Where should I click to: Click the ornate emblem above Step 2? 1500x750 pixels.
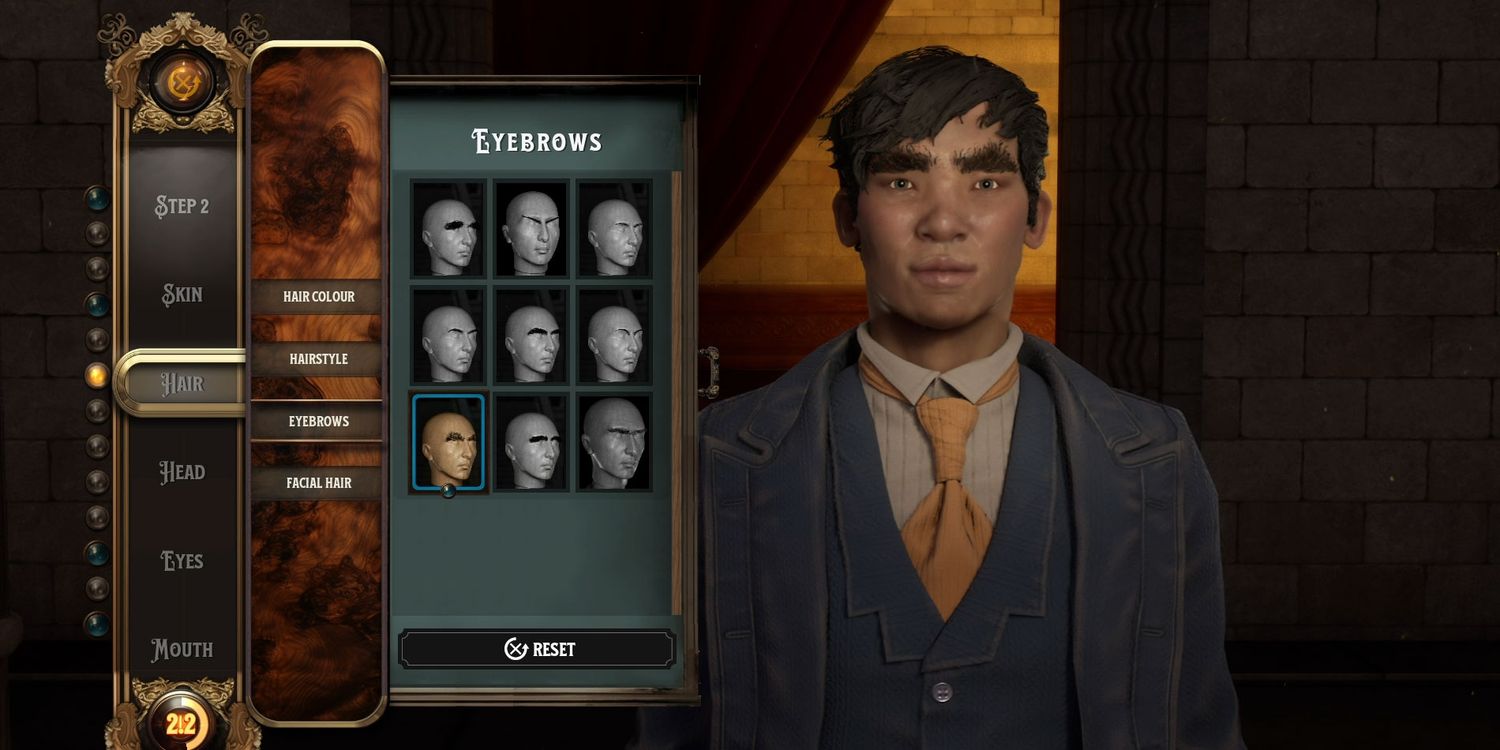(x=183, y=82)
